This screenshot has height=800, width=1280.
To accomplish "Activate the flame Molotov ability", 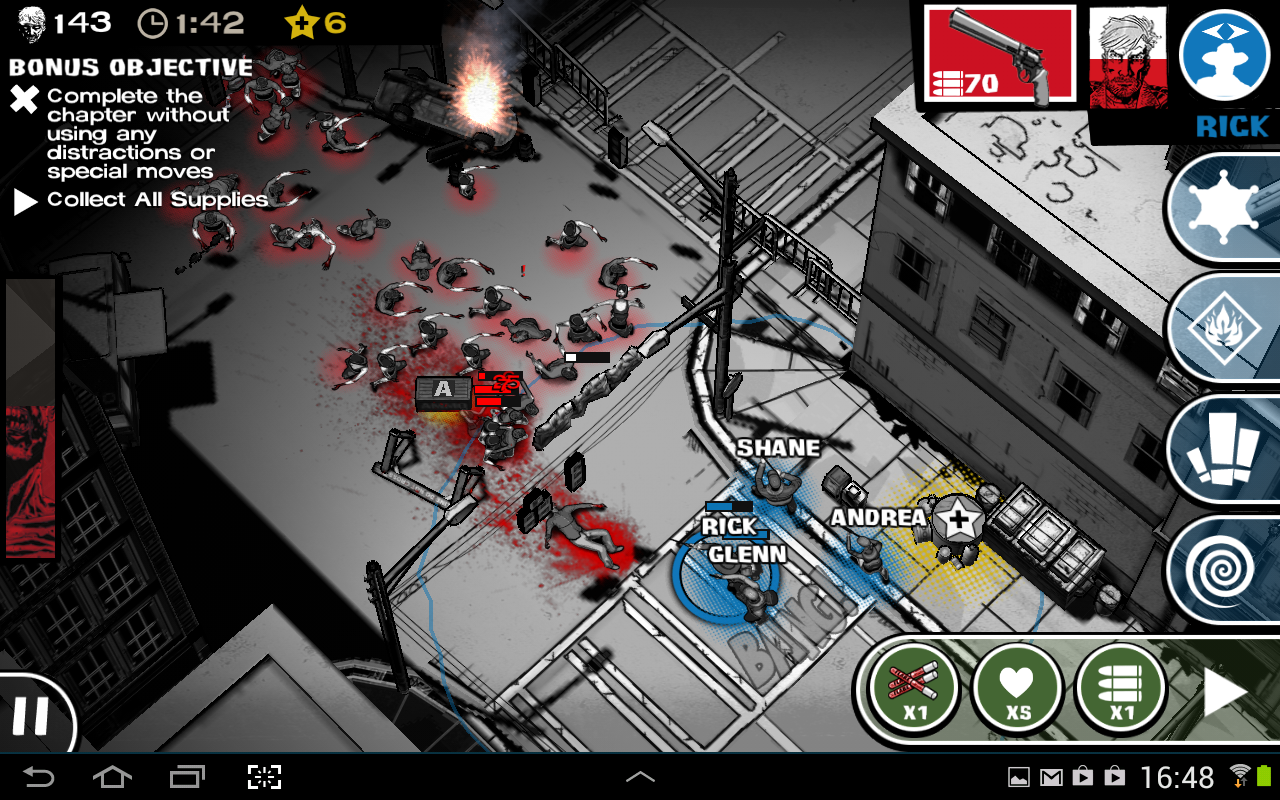I will pyautogui.click(x=1227, y=325).
